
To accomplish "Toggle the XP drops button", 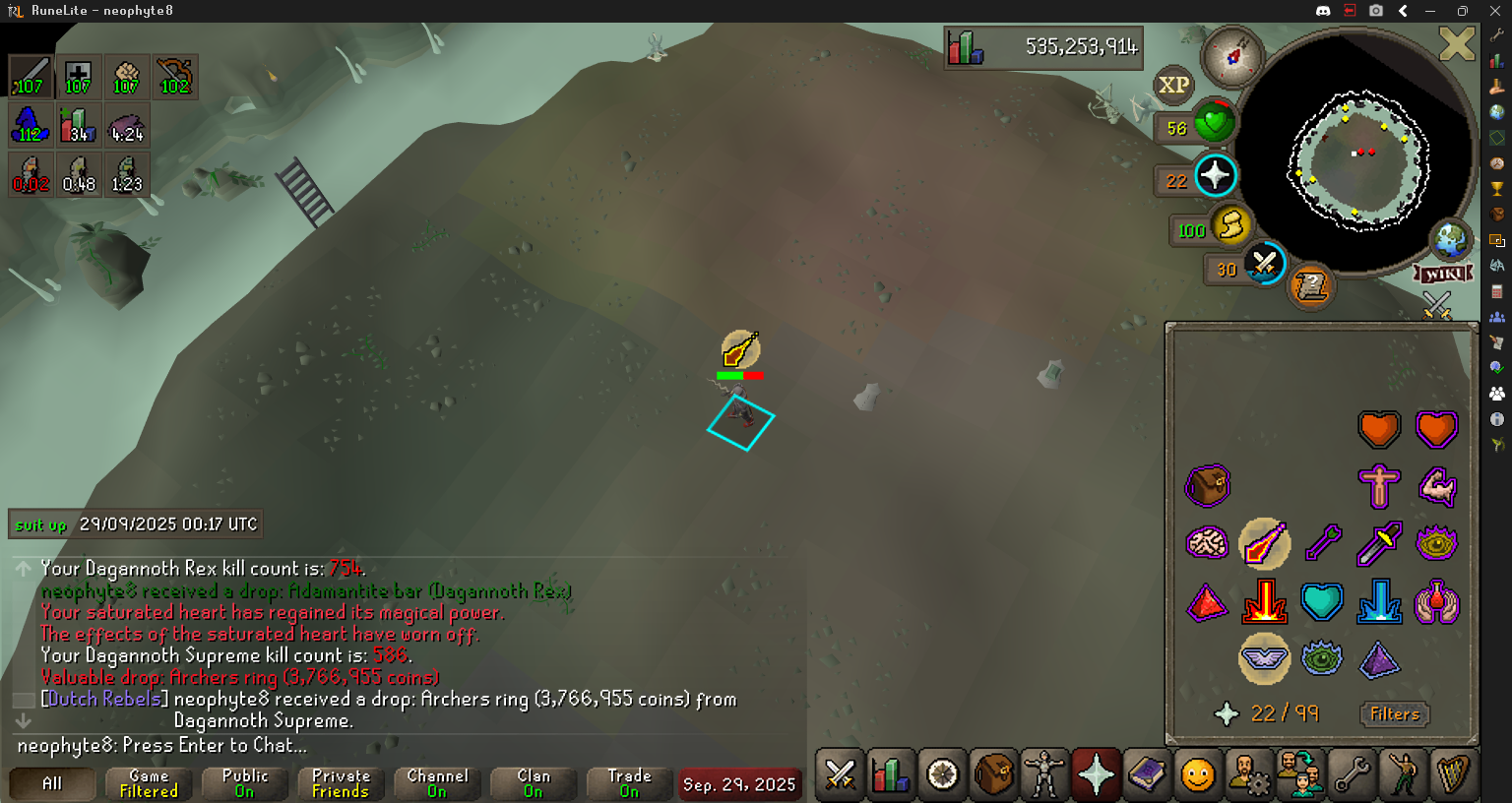I will [1173, 86].
